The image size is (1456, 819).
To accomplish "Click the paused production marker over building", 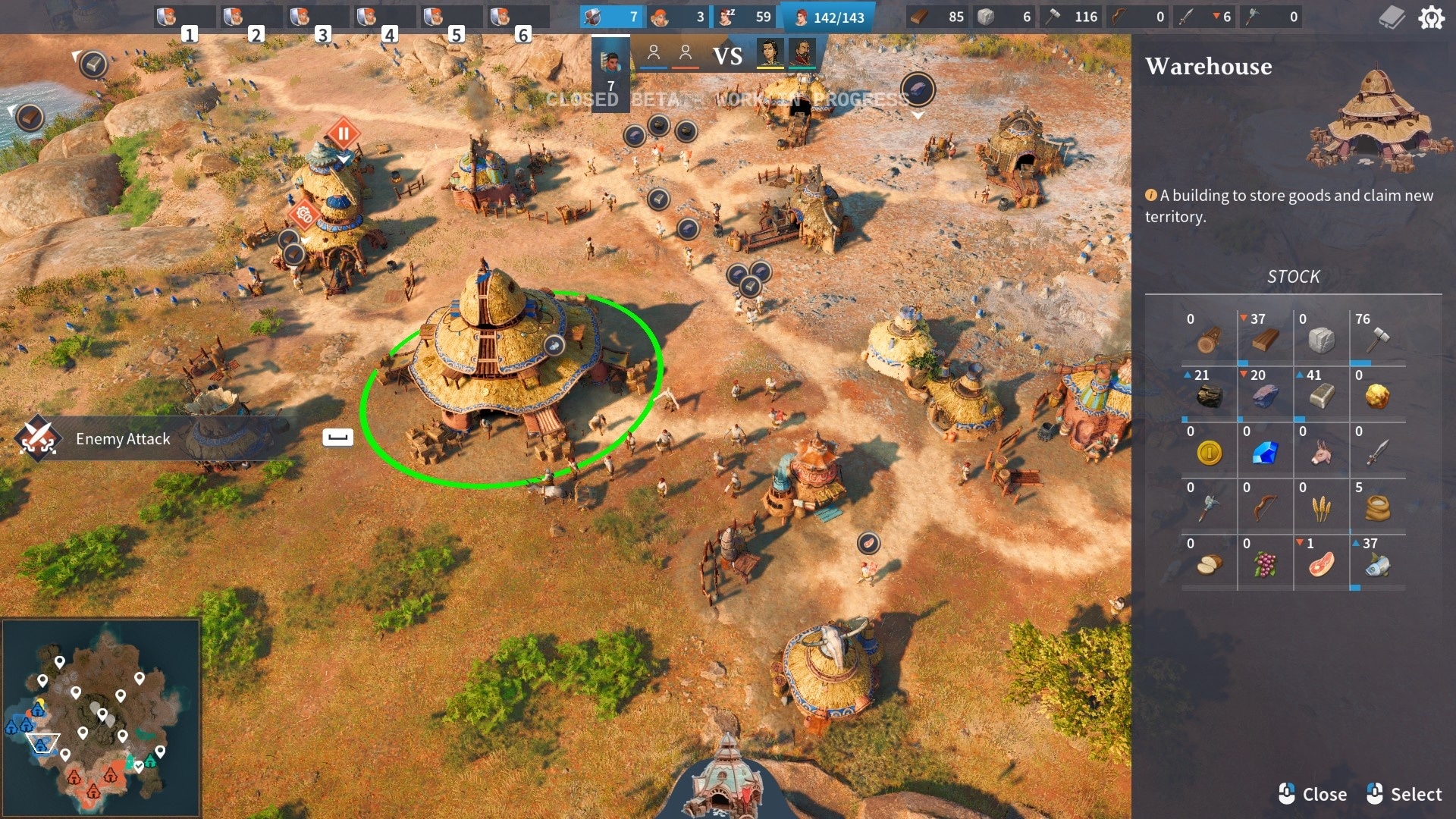I will click(x=343, y=135).
